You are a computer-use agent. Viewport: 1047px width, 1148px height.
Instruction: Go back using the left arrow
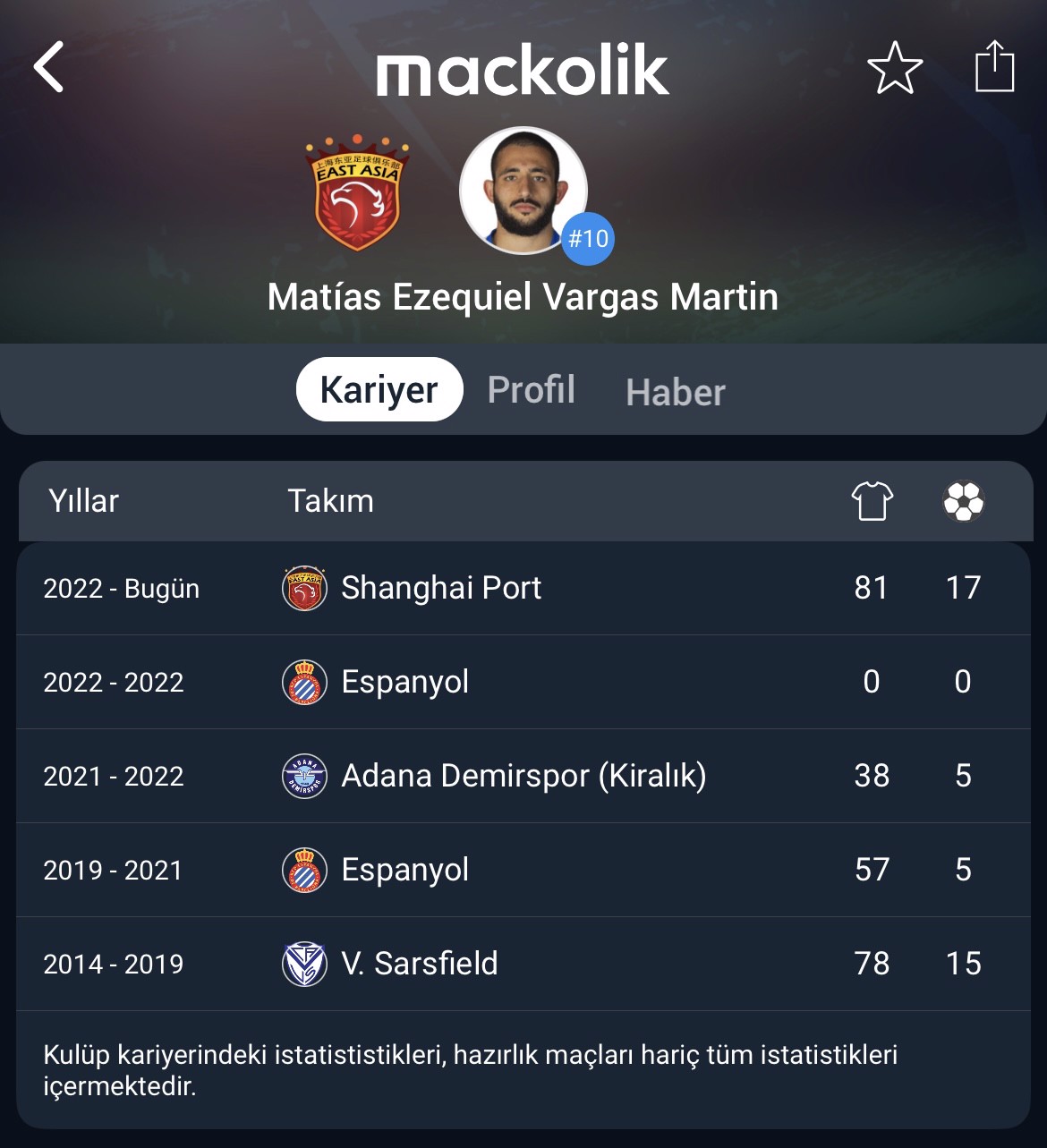49,67
